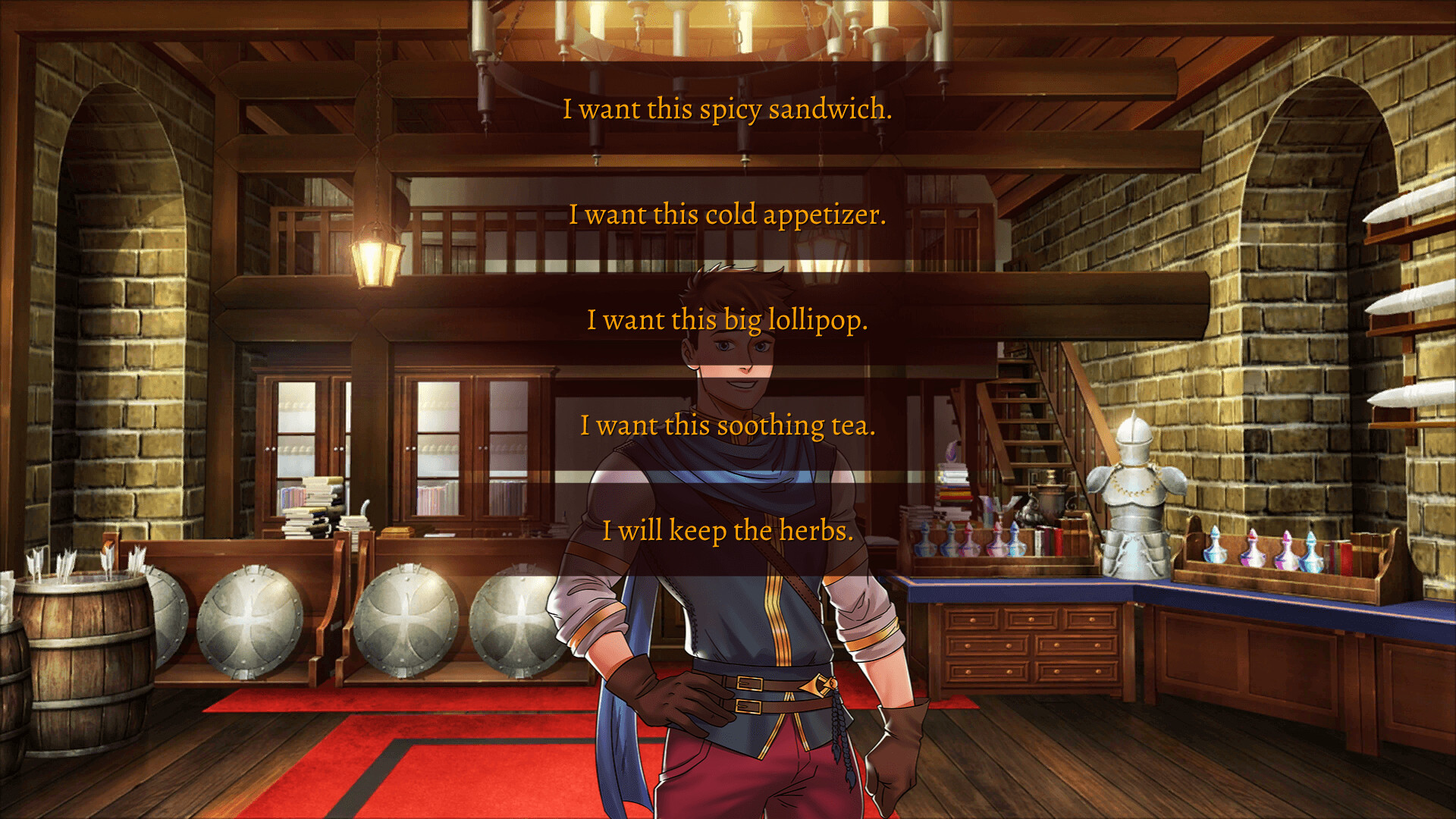Select "I want this soothing tea."
Screen dimensions: 1456x819
tap(728, 425)
